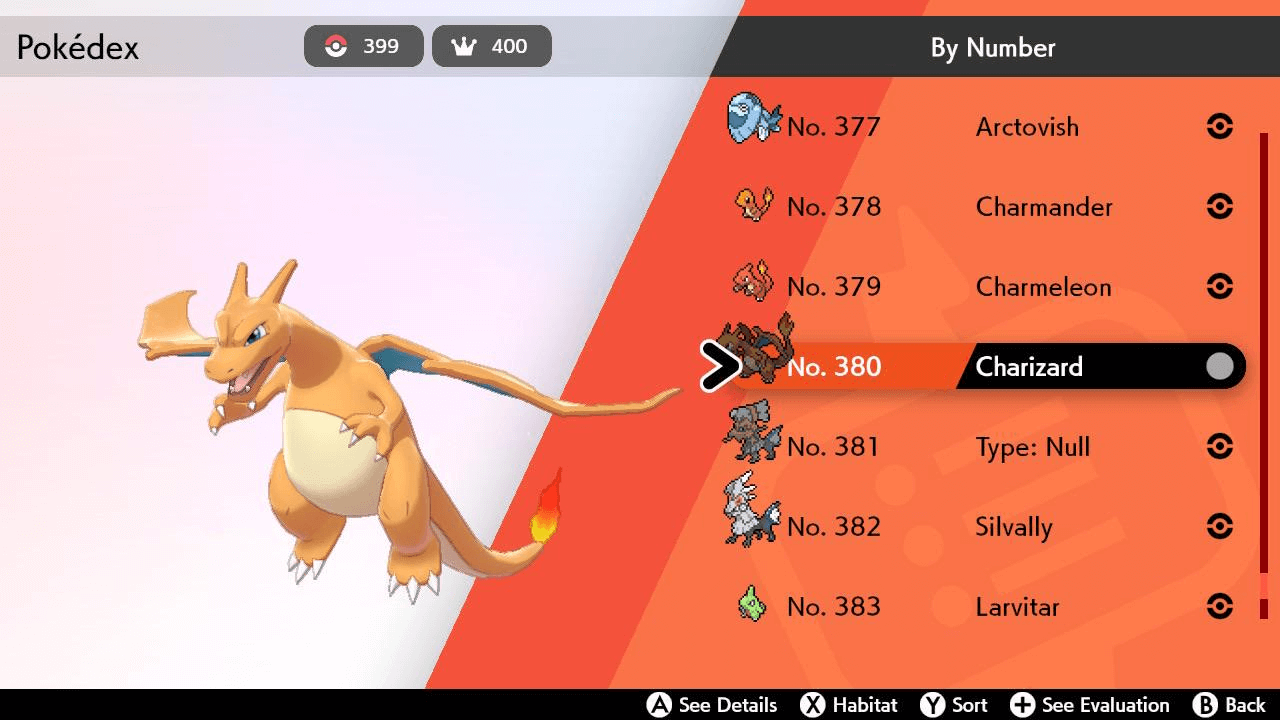
Task: Click the gray circle on Charizard's entry
Action: coord(1219,366)
